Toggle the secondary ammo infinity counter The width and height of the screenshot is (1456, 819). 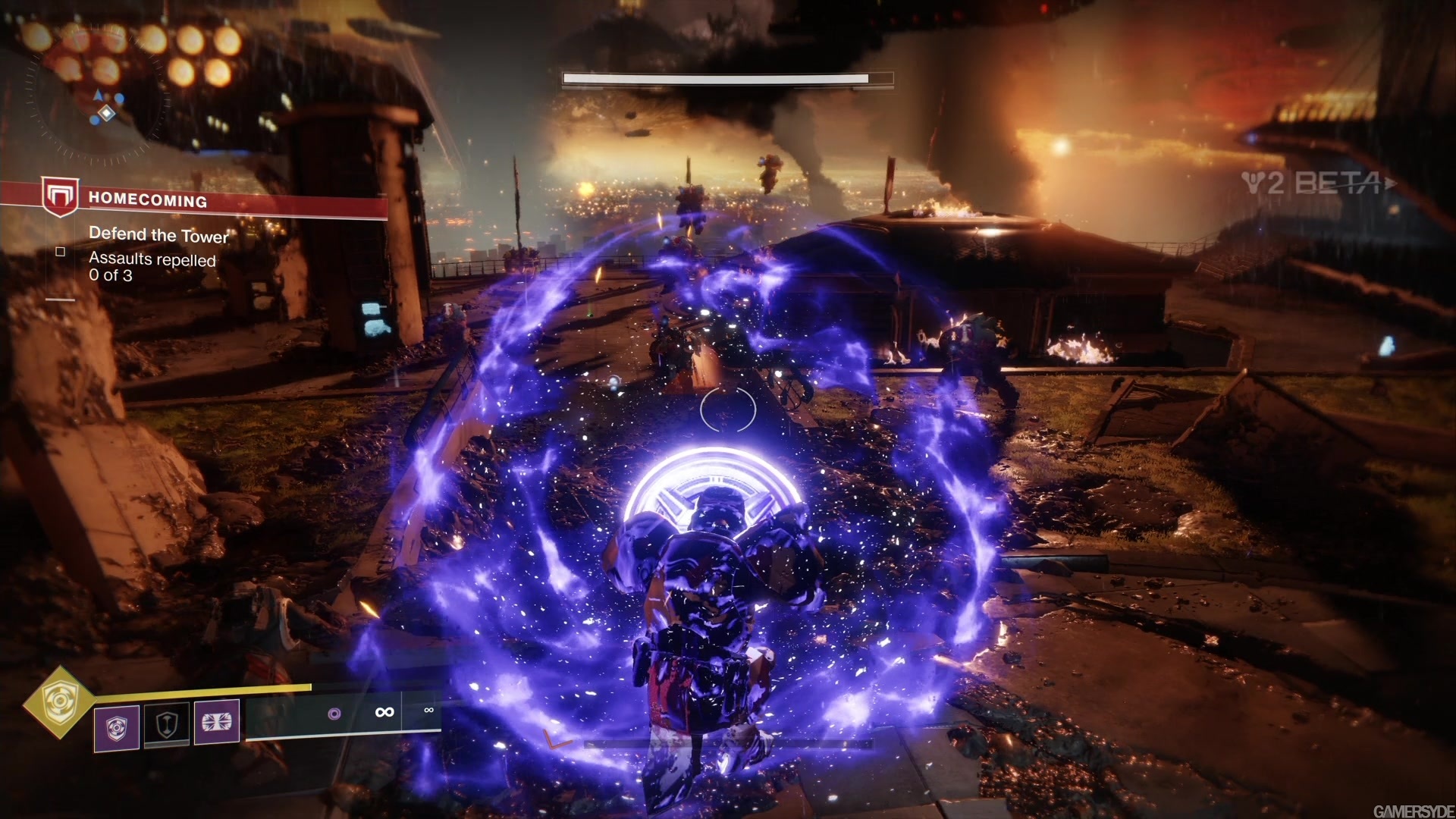(428, 711)
